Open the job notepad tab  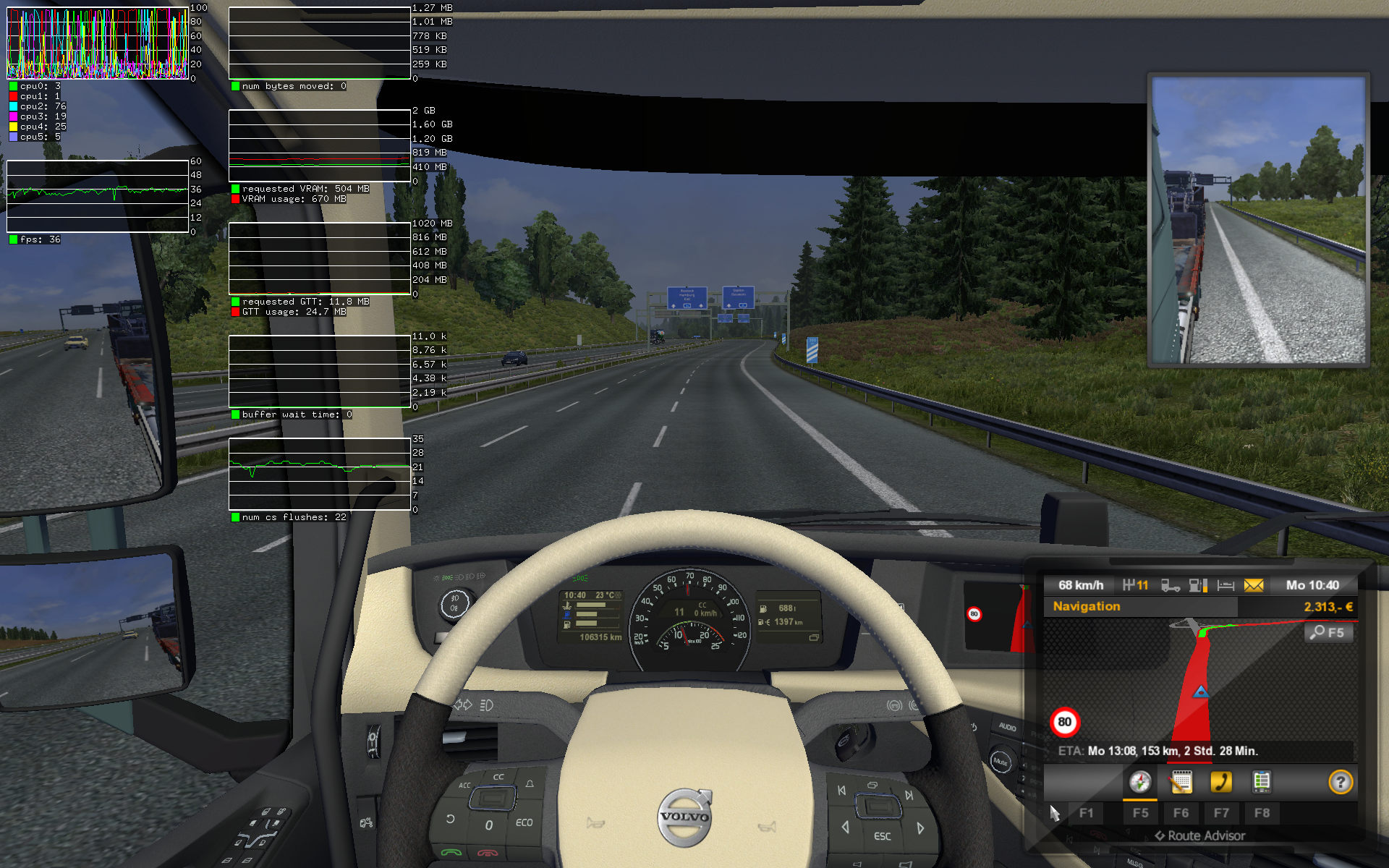(x=1181, y=782)
